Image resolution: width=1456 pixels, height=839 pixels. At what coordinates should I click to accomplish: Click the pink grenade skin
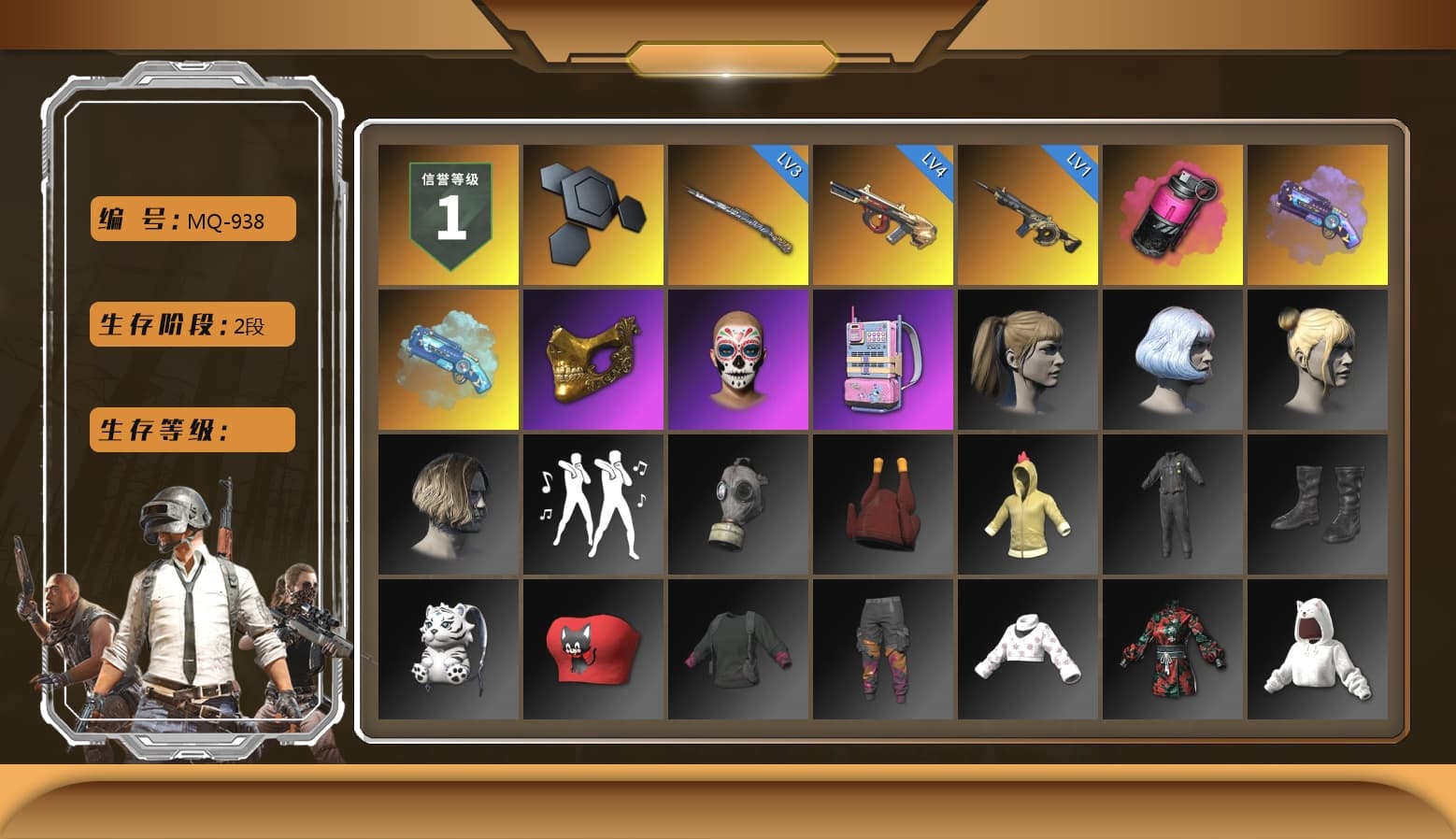(x=1173, y=215)
